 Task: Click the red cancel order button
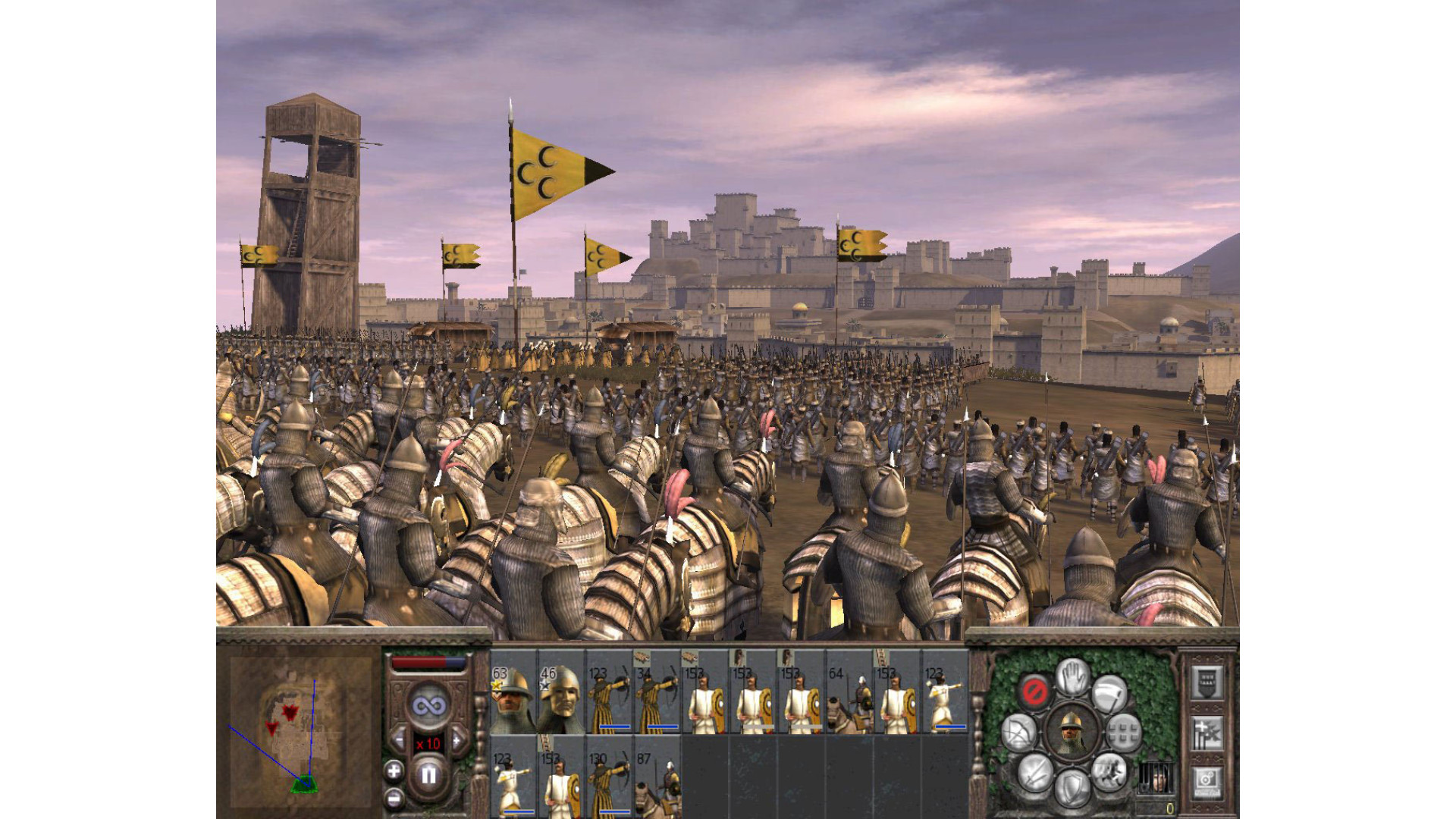(x=1034, y=691)
